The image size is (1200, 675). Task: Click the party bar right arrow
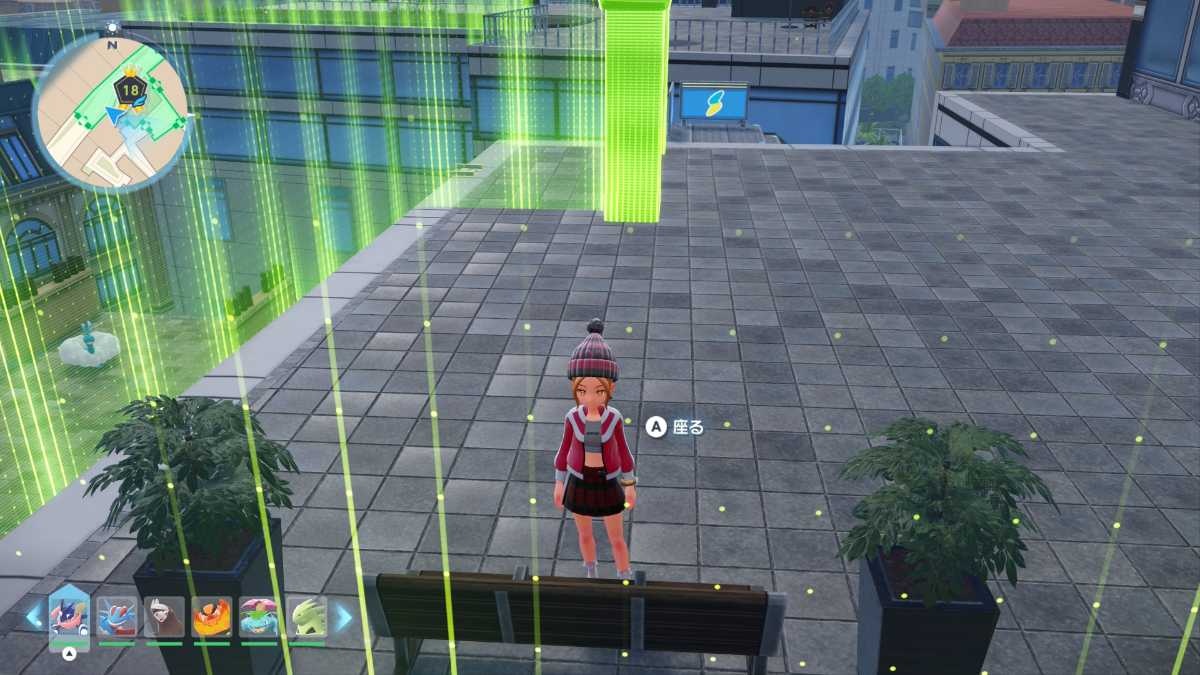pos(343,616)
